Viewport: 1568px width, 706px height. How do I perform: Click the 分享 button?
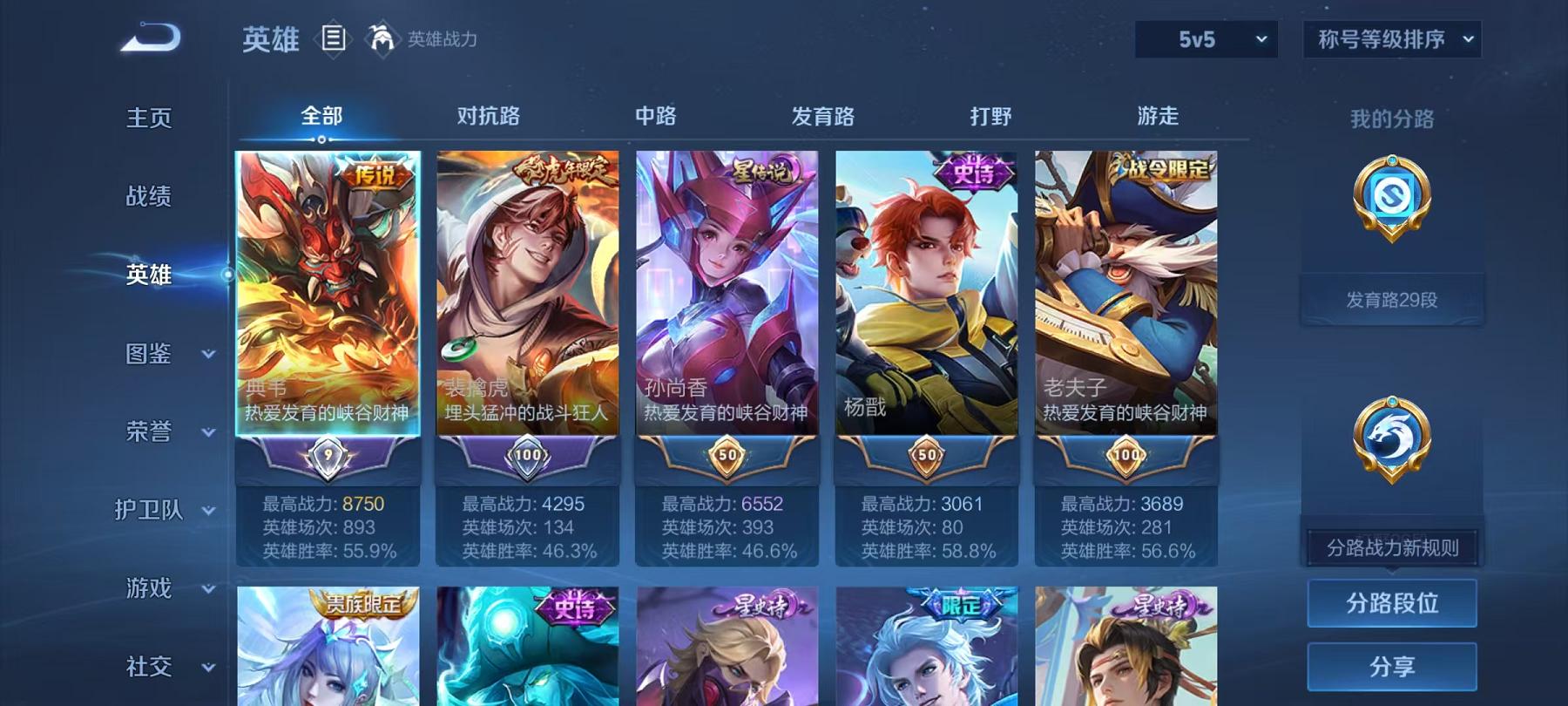(x=1390, y=667)
